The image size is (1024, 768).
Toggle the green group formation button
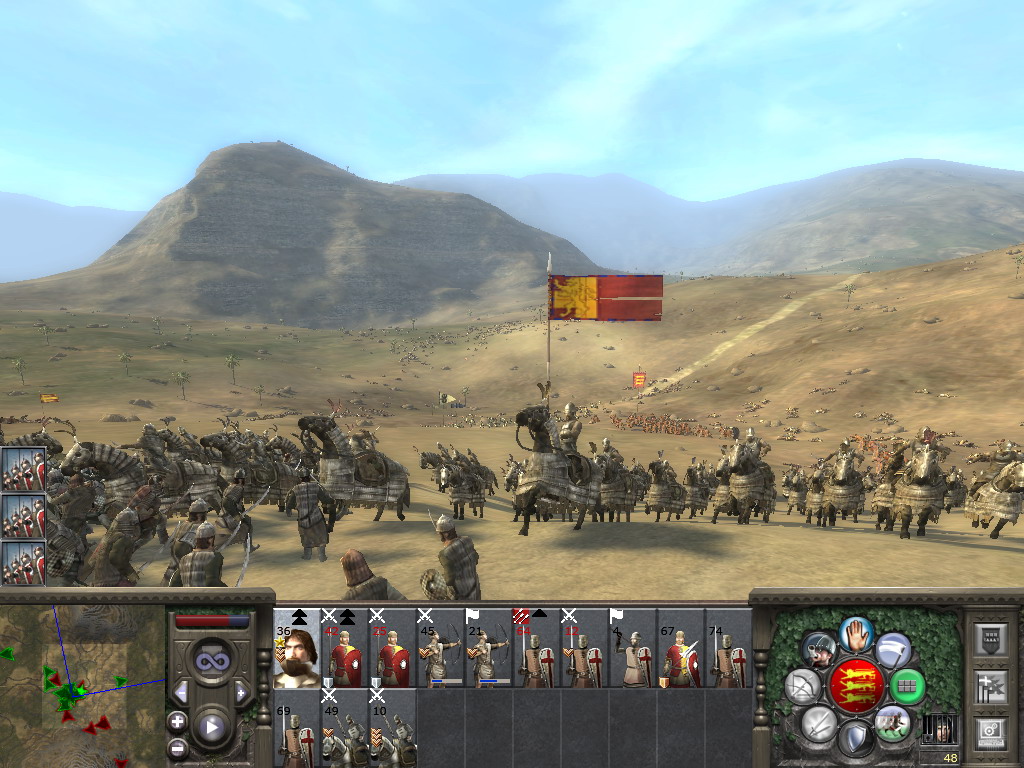(x=907, y=686)
